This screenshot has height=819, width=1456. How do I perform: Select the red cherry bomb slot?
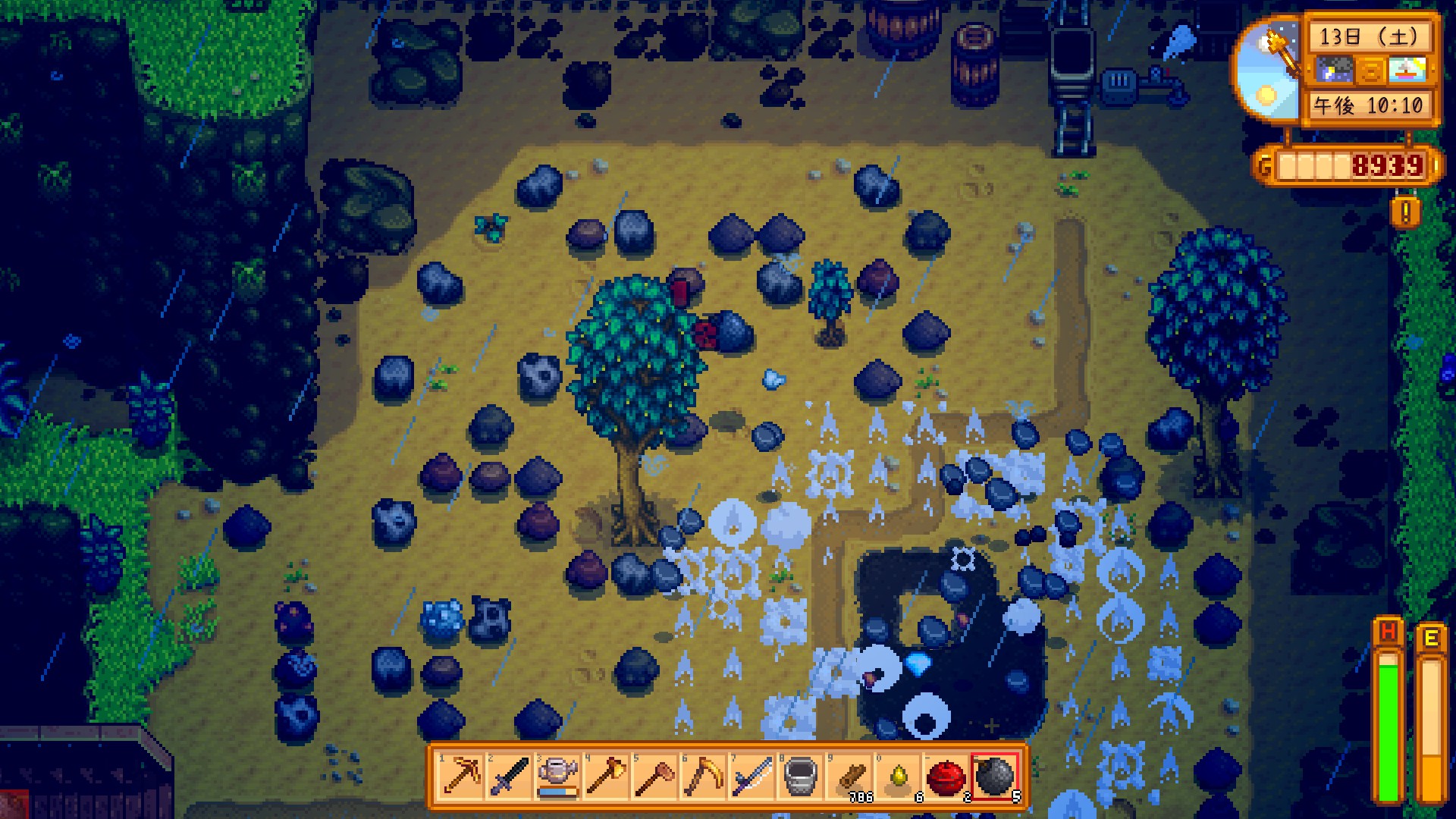click(946, 777)
